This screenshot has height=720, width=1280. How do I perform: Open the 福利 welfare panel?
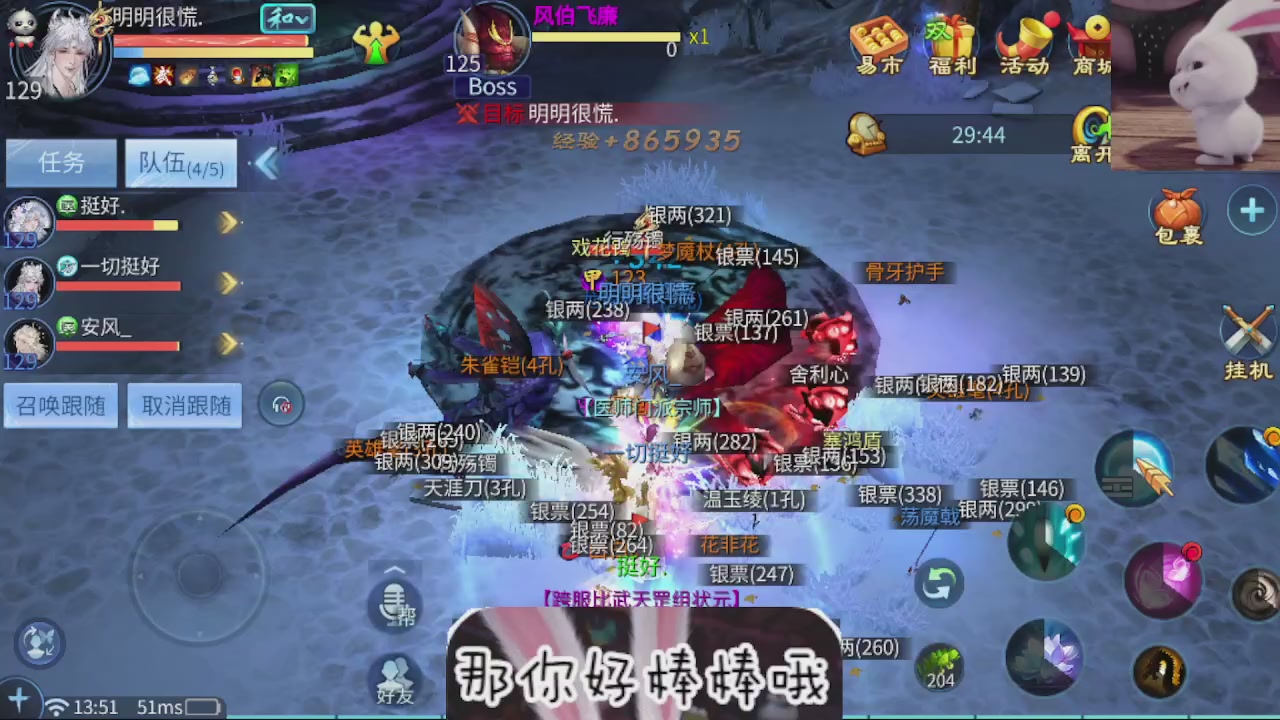[950, 45]
